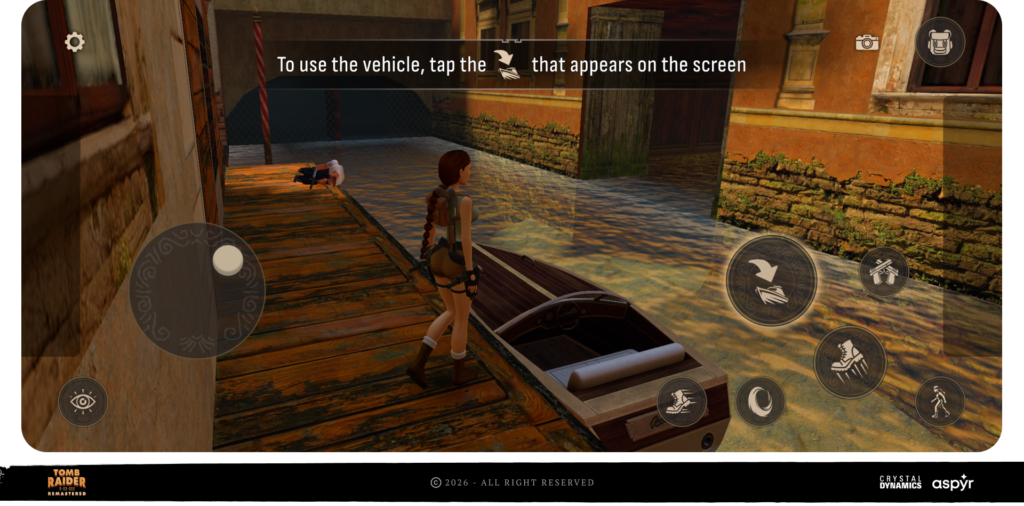Tap the camera photo mode icon
The image size is (1024, 506).
(x=867, y=42)
